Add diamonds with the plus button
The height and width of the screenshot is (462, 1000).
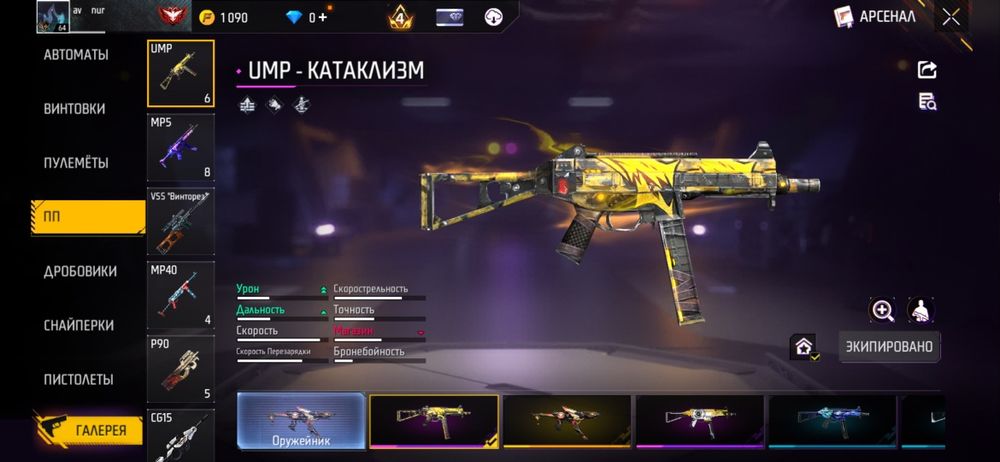(x=323, y=17)
